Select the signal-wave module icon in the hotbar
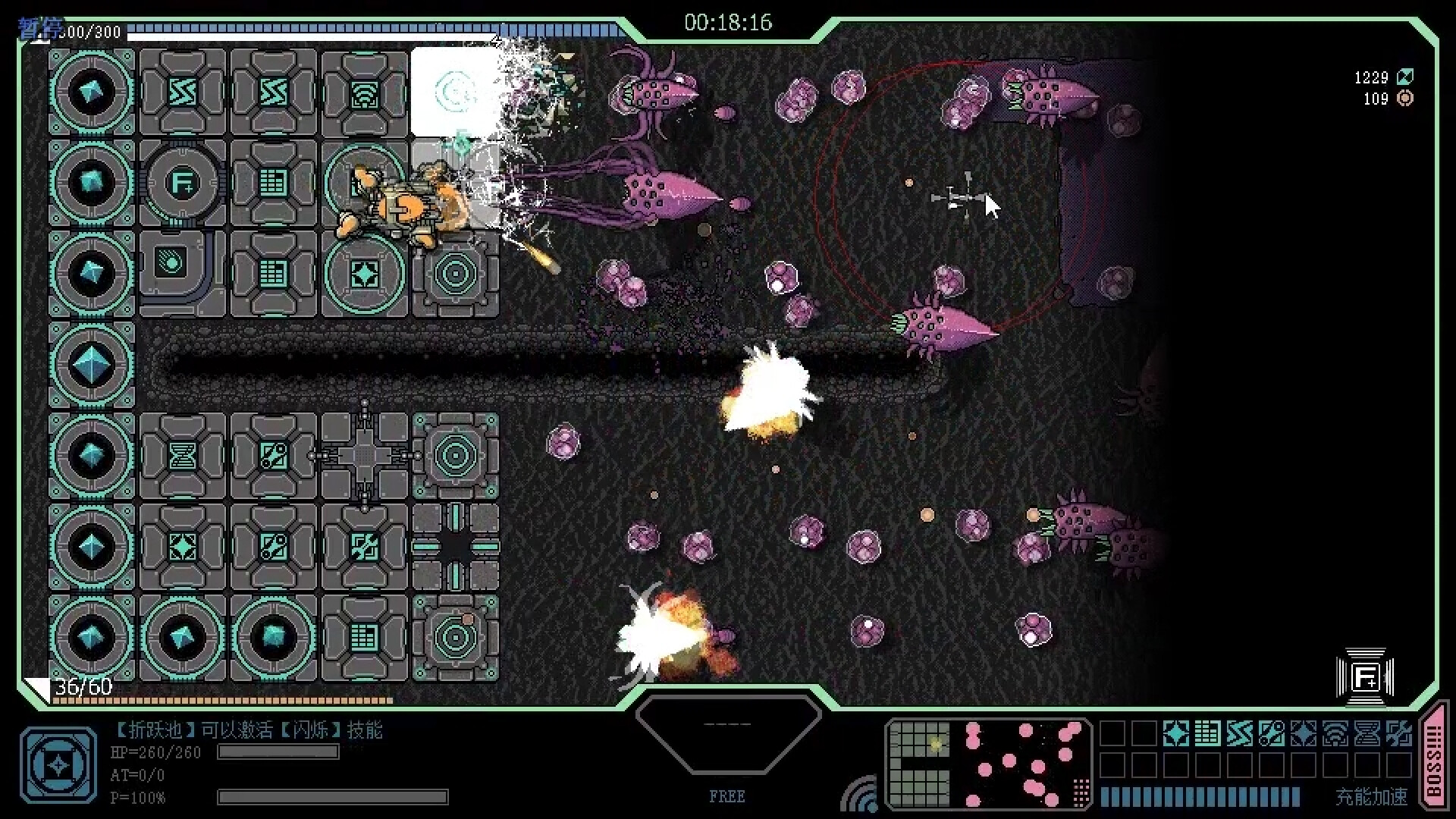 [1335, 733]
